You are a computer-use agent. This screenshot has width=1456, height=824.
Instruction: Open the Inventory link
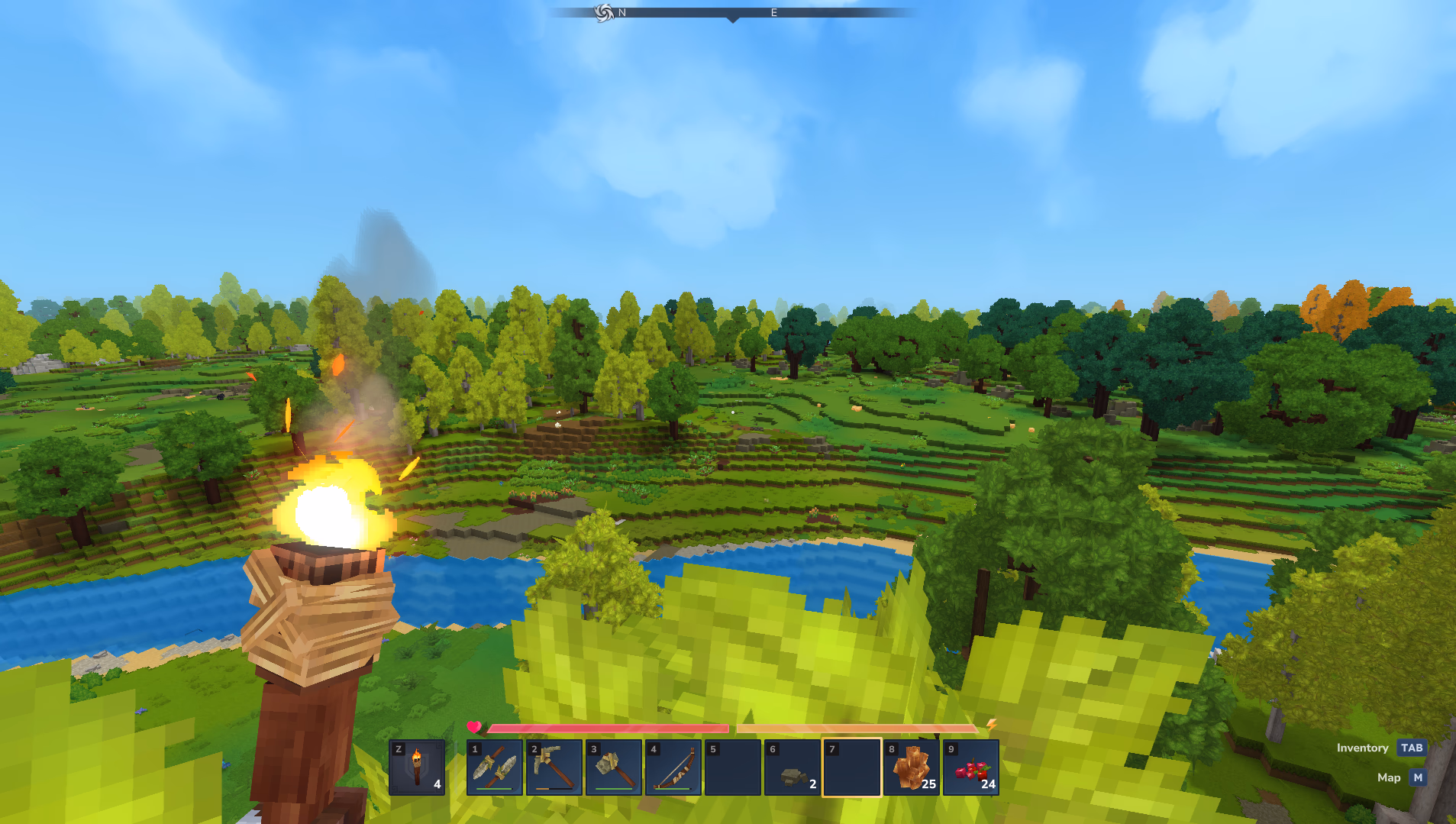[x=1363, y=748]
